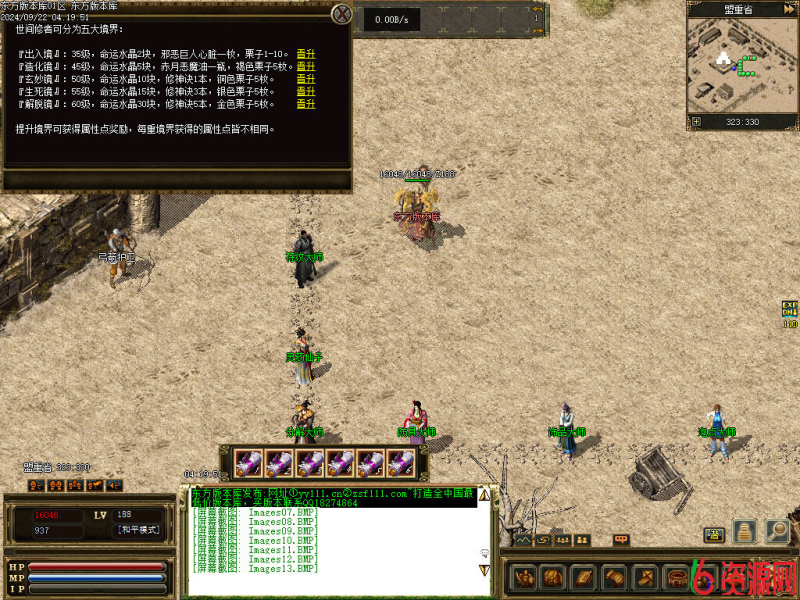Open the scroll icon in bottom bar
The image size is (800, 600).
point(614,577)
